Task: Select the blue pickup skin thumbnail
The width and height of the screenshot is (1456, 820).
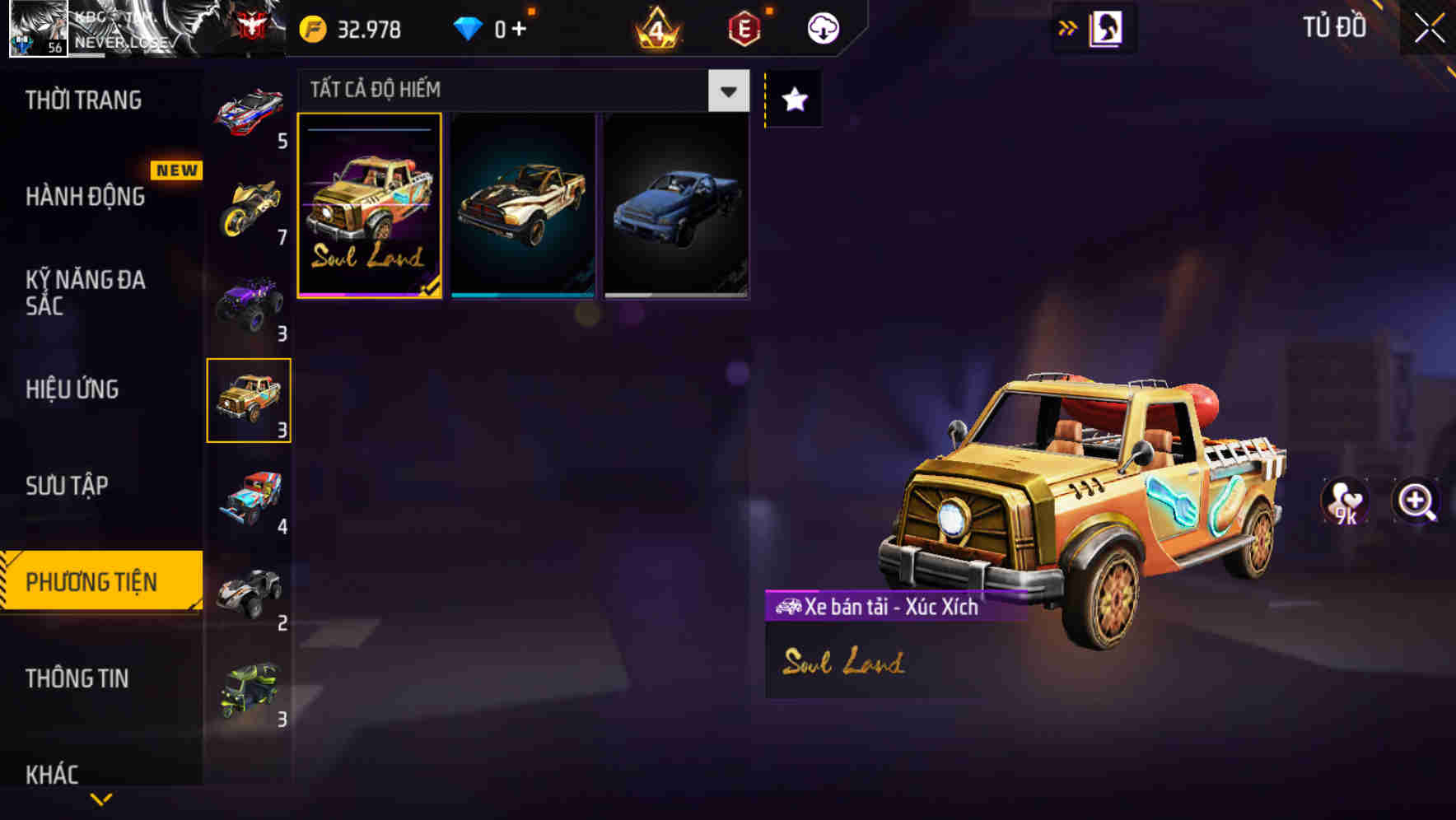Action: (677, 204)
